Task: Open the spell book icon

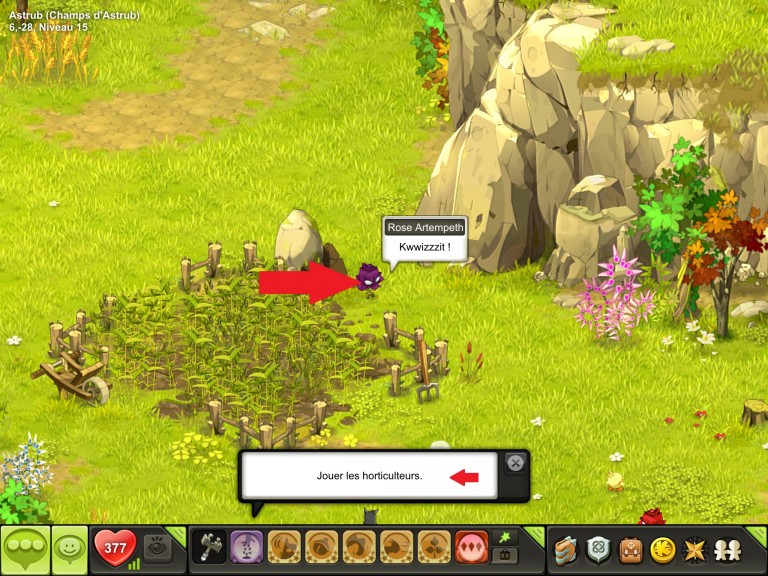Action: pyautogui.click(x=567, y=549)
